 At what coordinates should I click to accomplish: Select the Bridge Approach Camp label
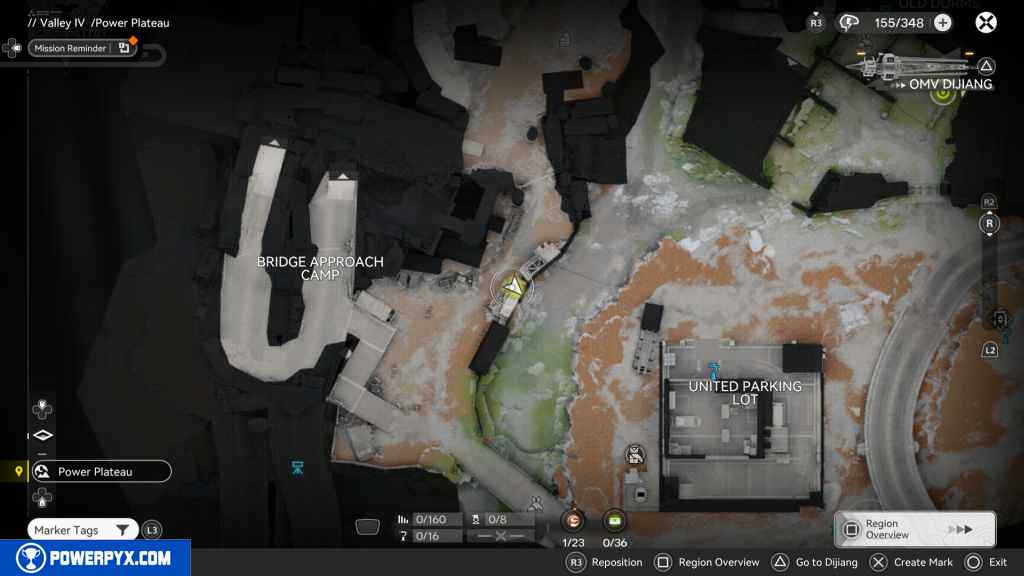[320, 268]
